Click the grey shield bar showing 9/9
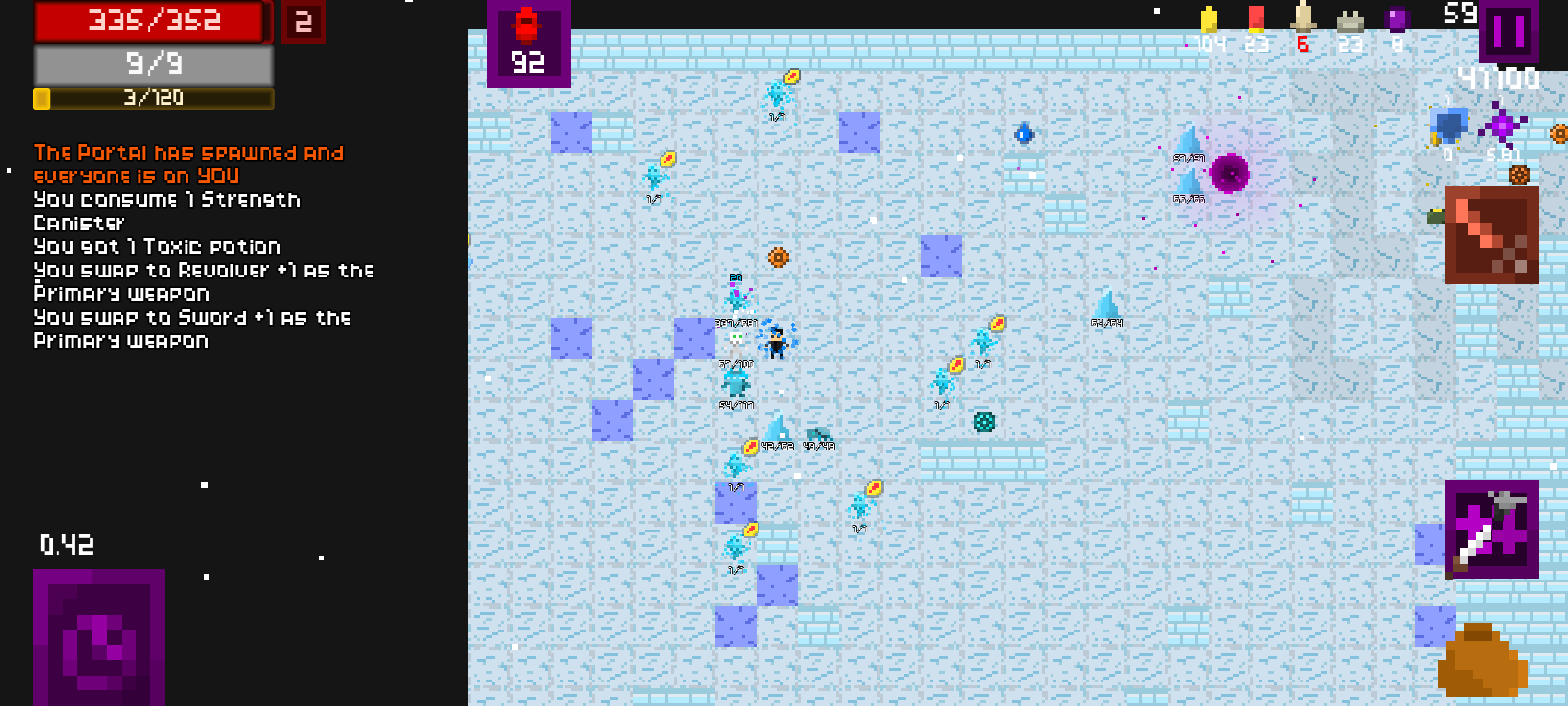1568x706 pixels. (152, 63)
